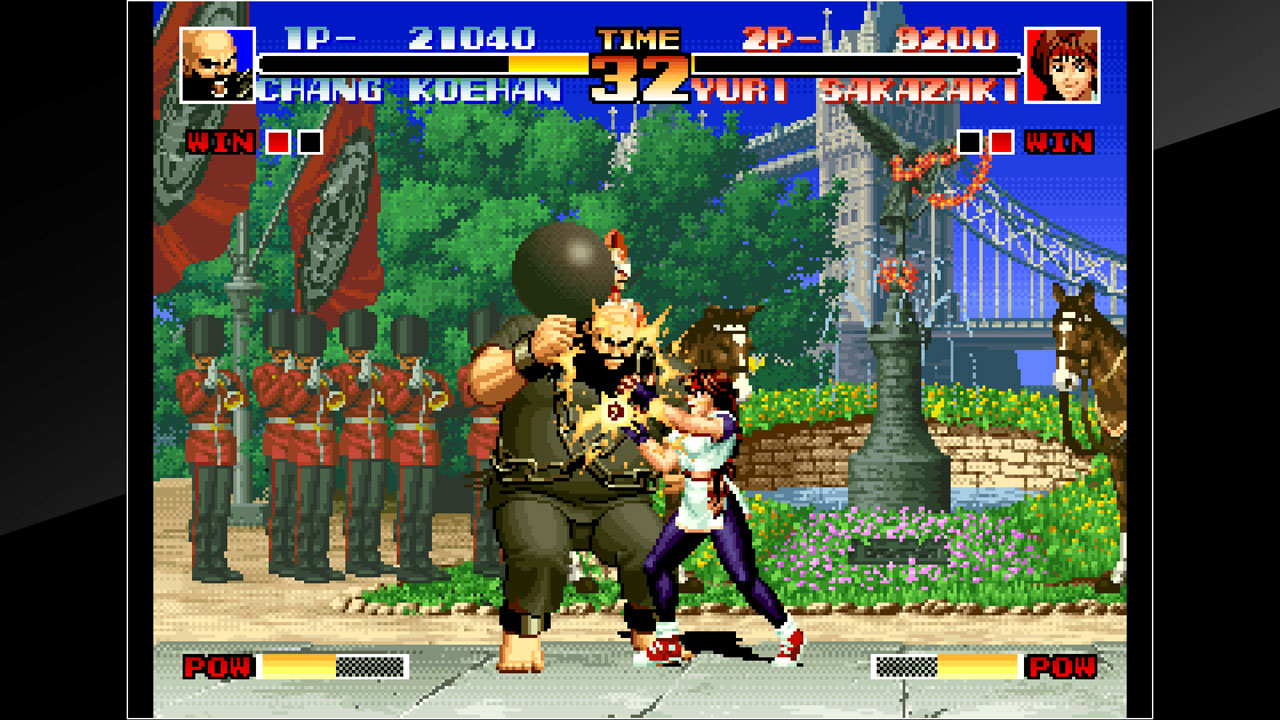The image size is (1280, 720).
Task: Open the TIME counter display
Action: click(639, 41)
